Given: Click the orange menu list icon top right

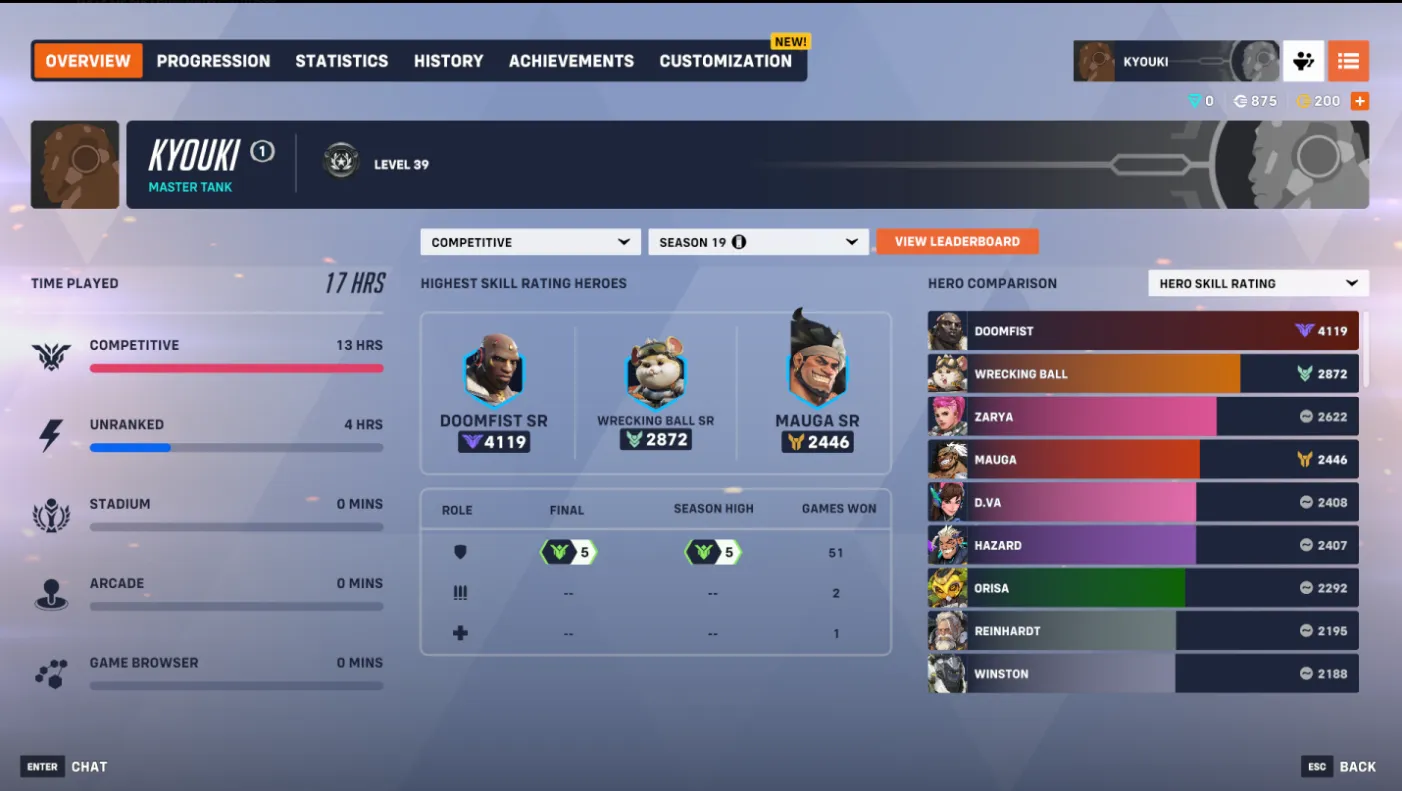Looking at the screenshot, I should tap(1349, 61).
